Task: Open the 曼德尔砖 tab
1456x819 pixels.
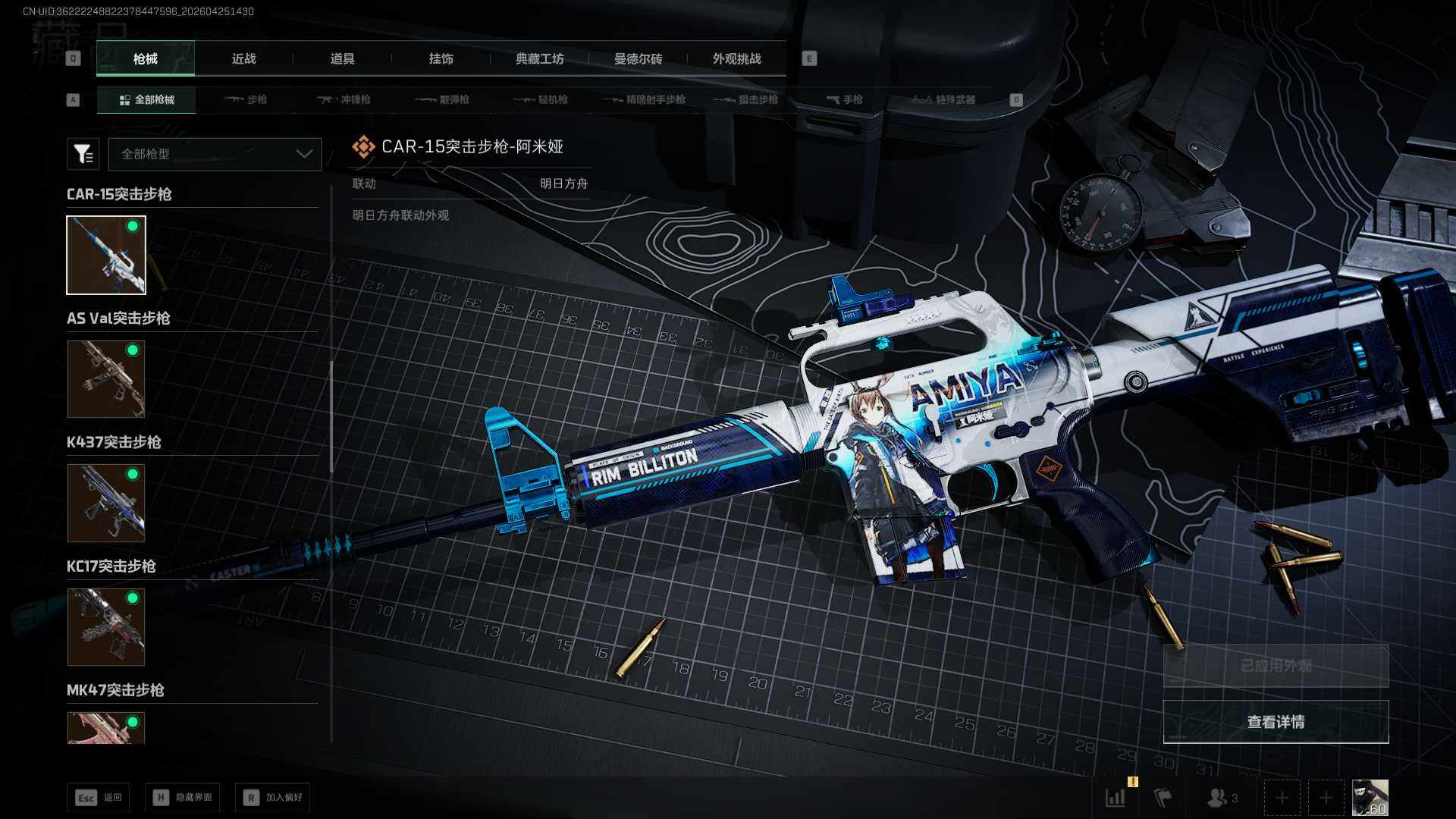Action: click(638, 58)
